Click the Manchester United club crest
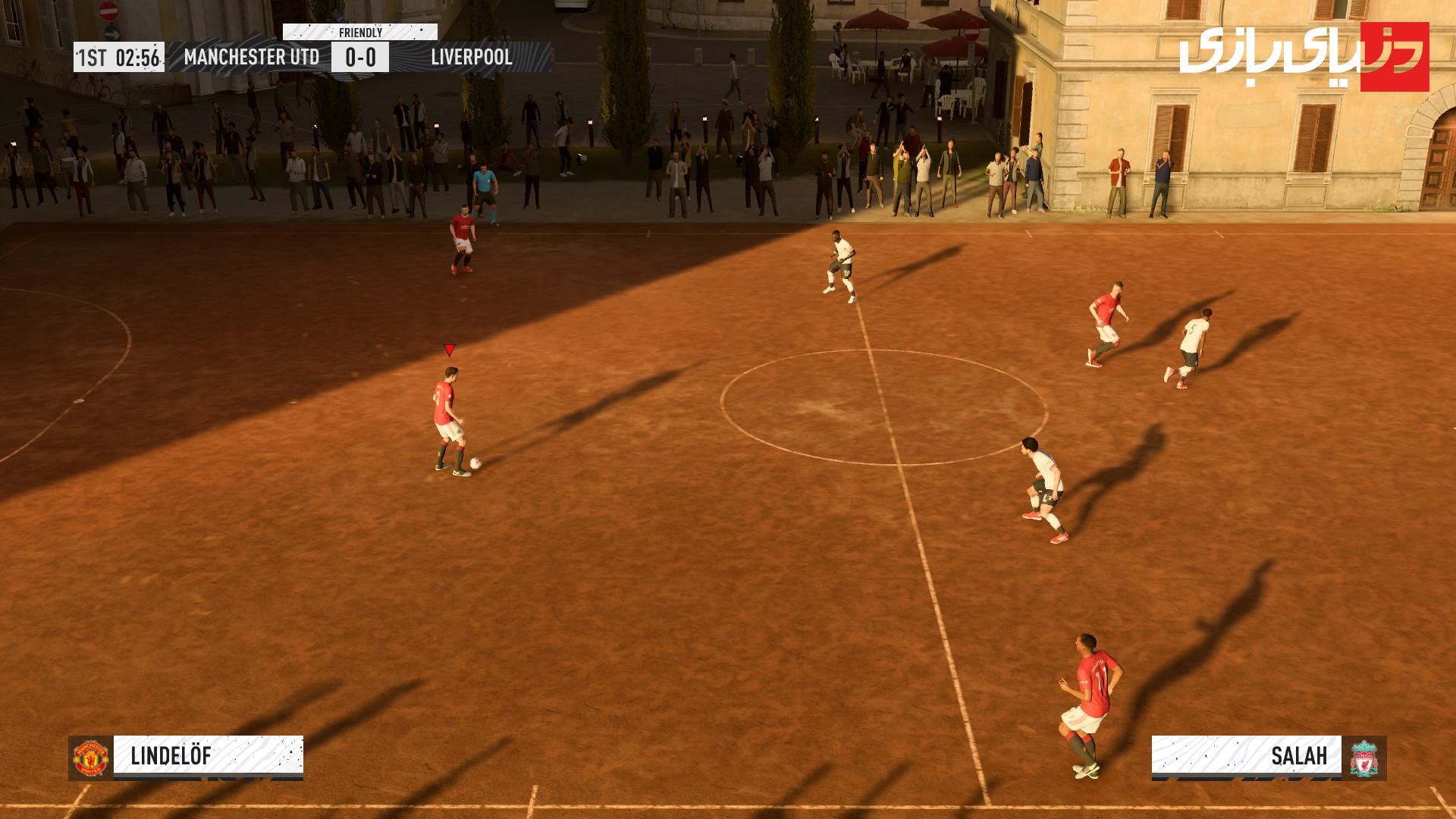Screen dimensions: 1456x819 [91, 758]
